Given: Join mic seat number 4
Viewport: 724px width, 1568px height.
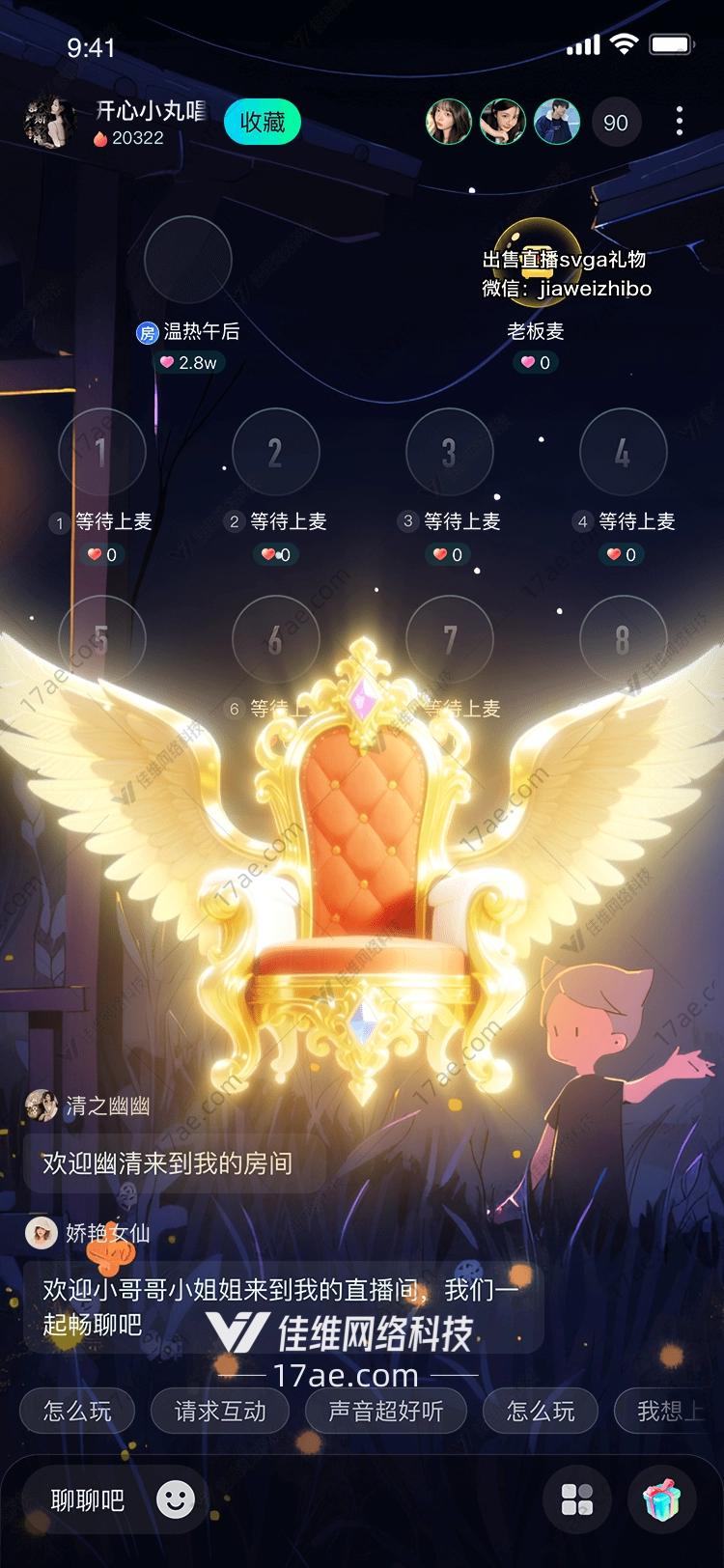Looking at the screenshot, I should (623, 452).
